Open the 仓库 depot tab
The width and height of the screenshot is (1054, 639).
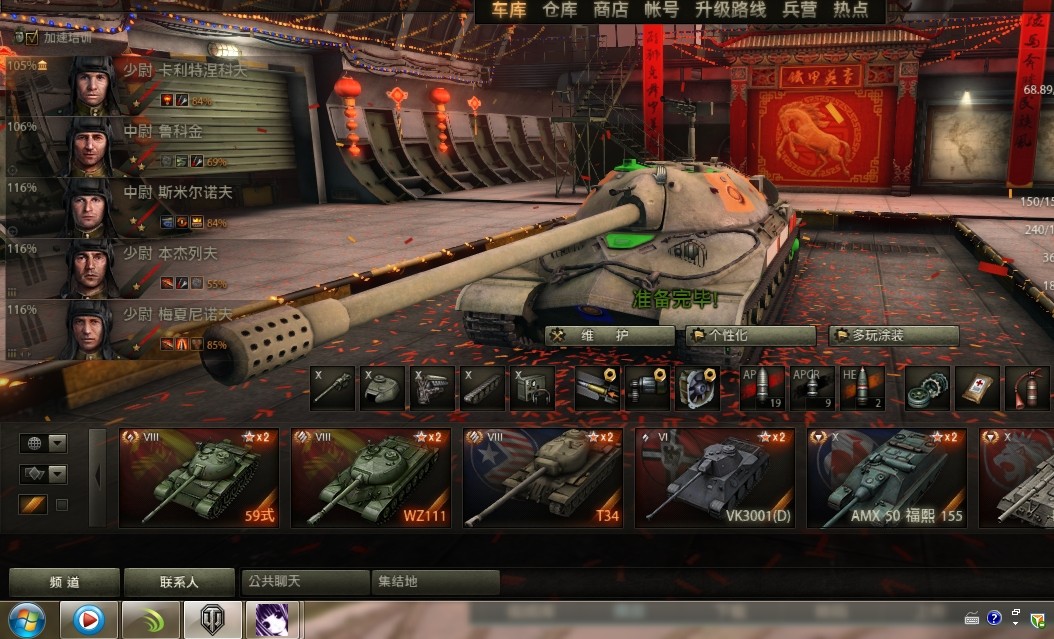pyautogui.click(x=560, y=10)
